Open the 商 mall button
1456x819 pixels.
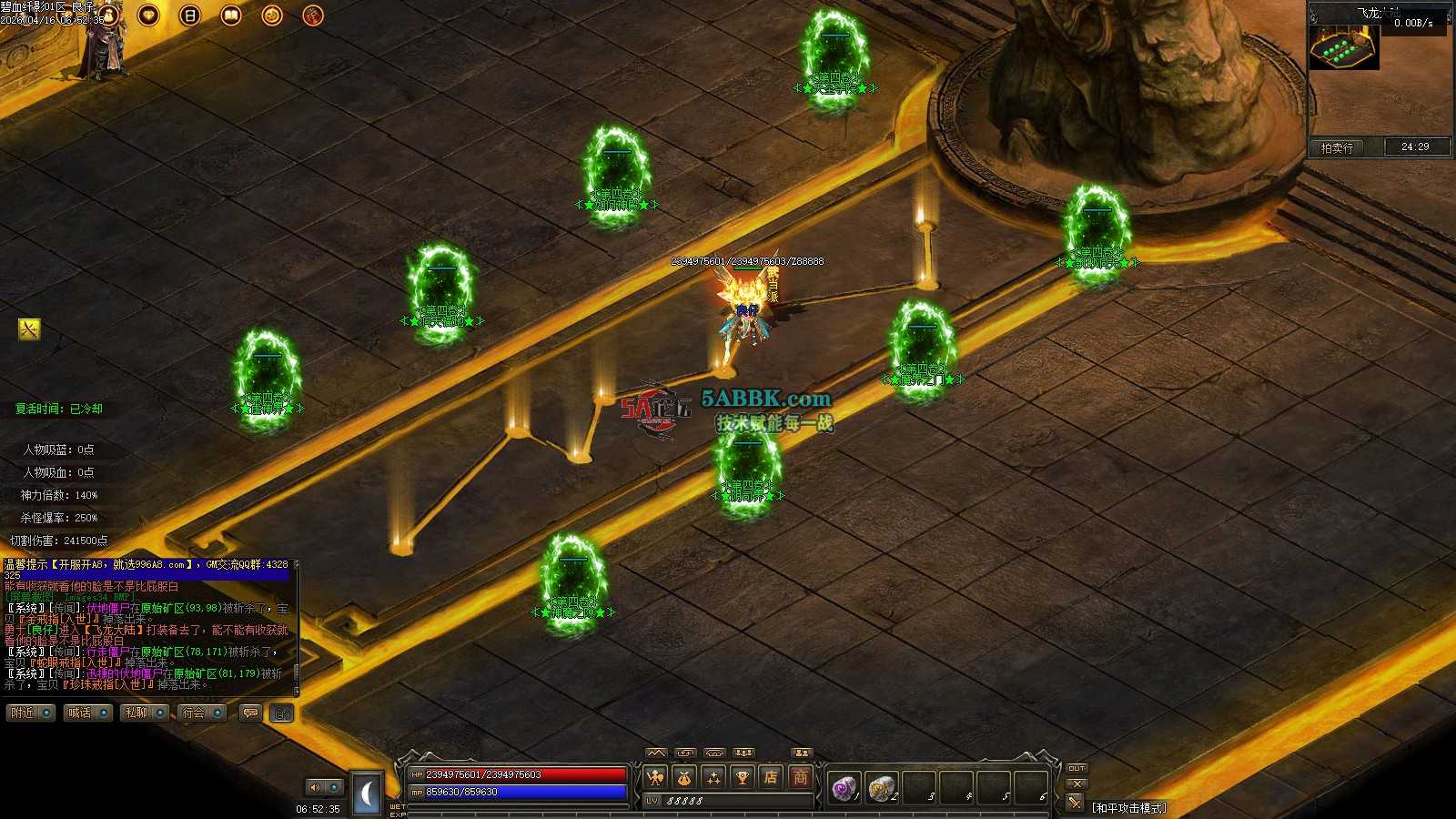click(801, 777)
